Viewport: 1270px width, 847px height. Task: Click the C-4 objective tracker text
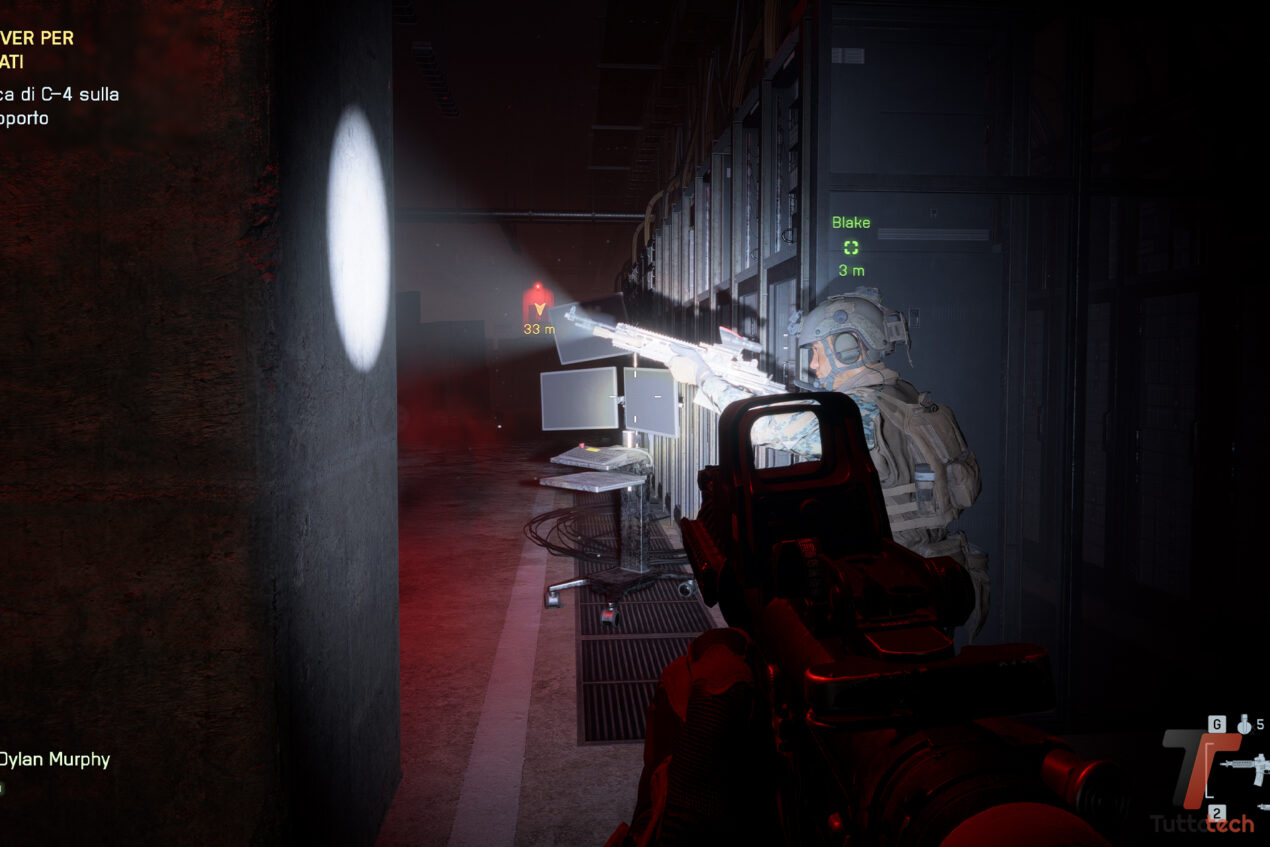point(60,106)
